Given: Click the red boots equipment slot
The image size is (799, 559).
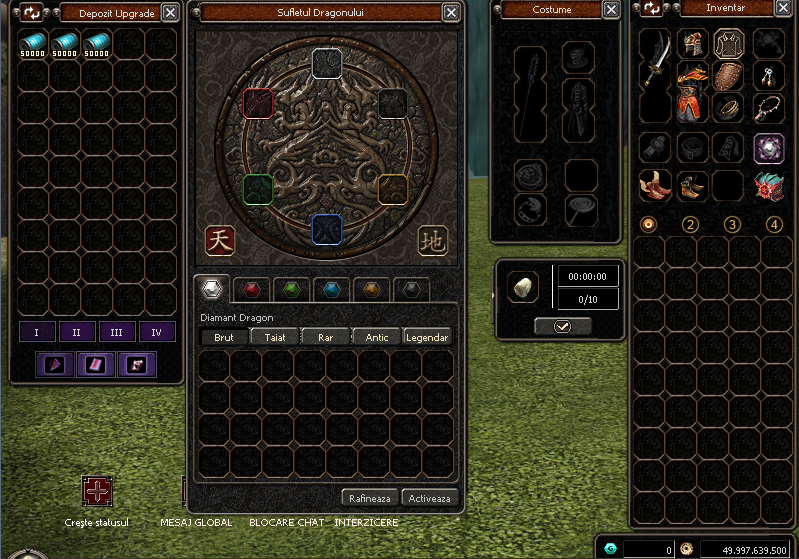Looking at the screenshot, I should tap(655, 185).
